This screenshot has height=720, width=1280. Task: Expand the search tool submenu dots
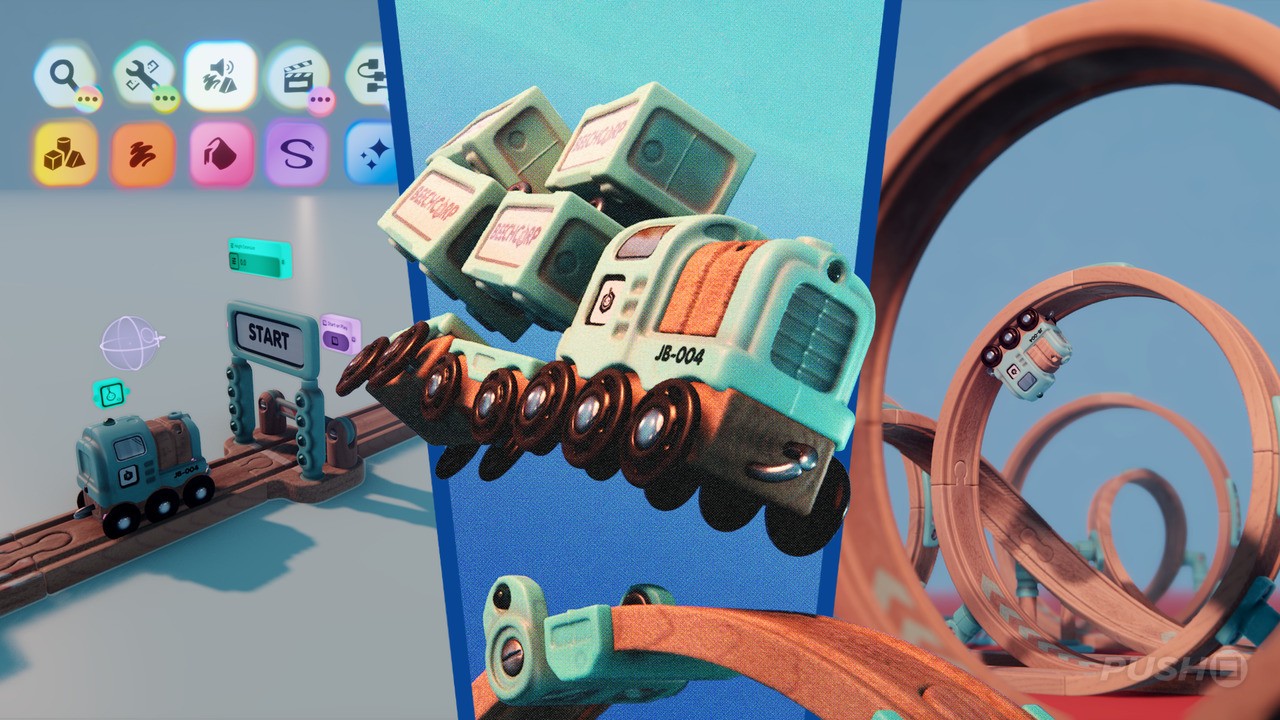pos(87,98)
